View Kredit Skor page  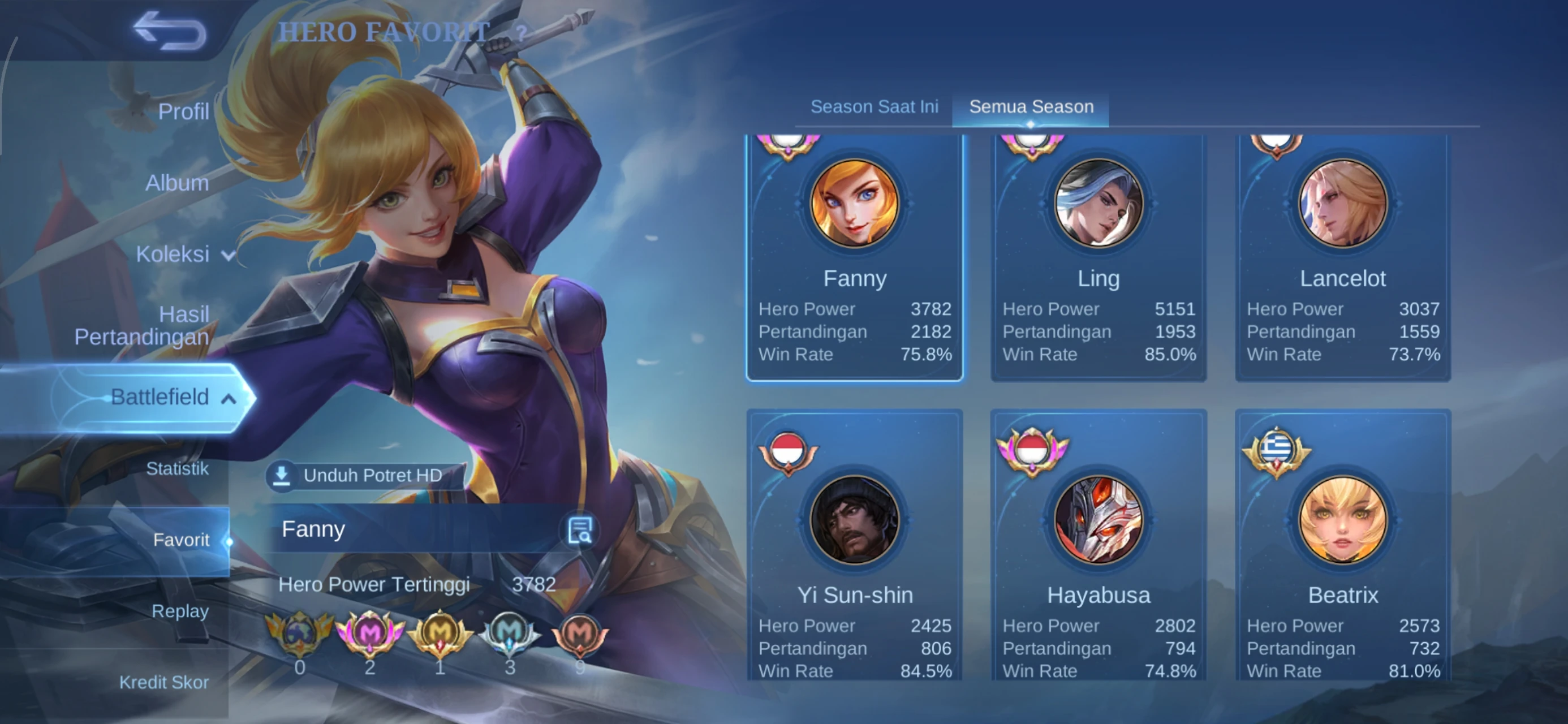click(x=163, y=682)
